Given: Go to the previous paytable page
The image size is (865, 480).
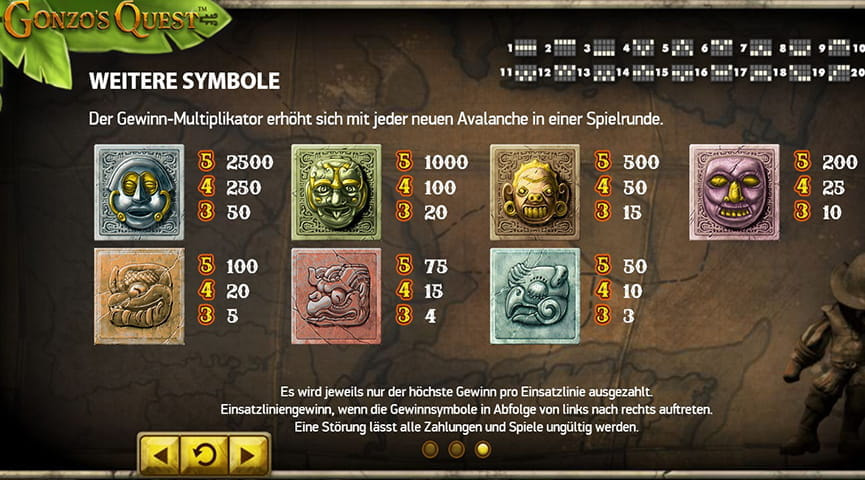Looking at the screenshot, I should pyautogui.click(x=159, y=454).
